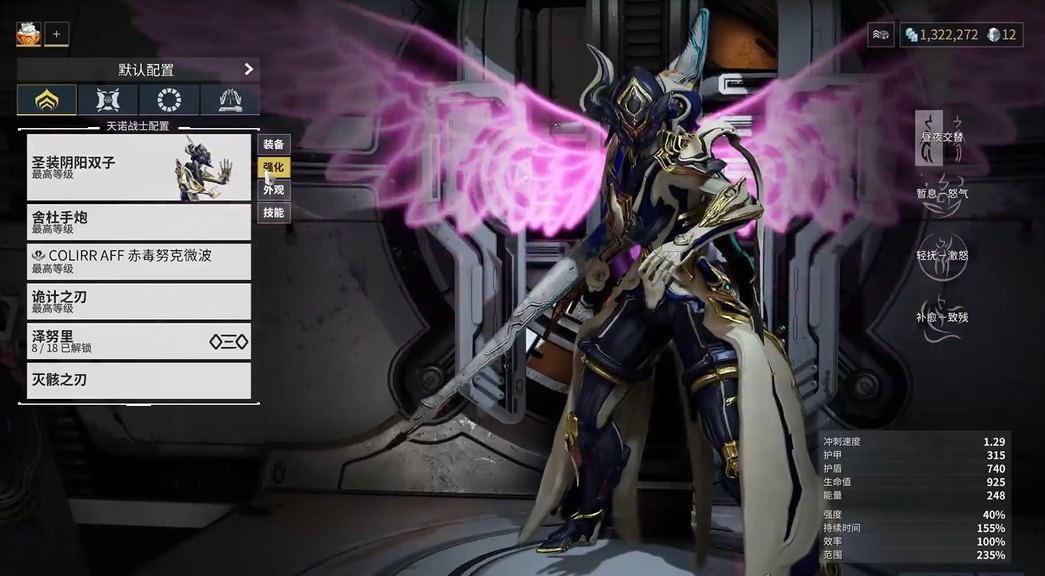This screenshot has width=1045, height=576.
Task: Open the 强化 upgrade menu
Action: point(274,167)
